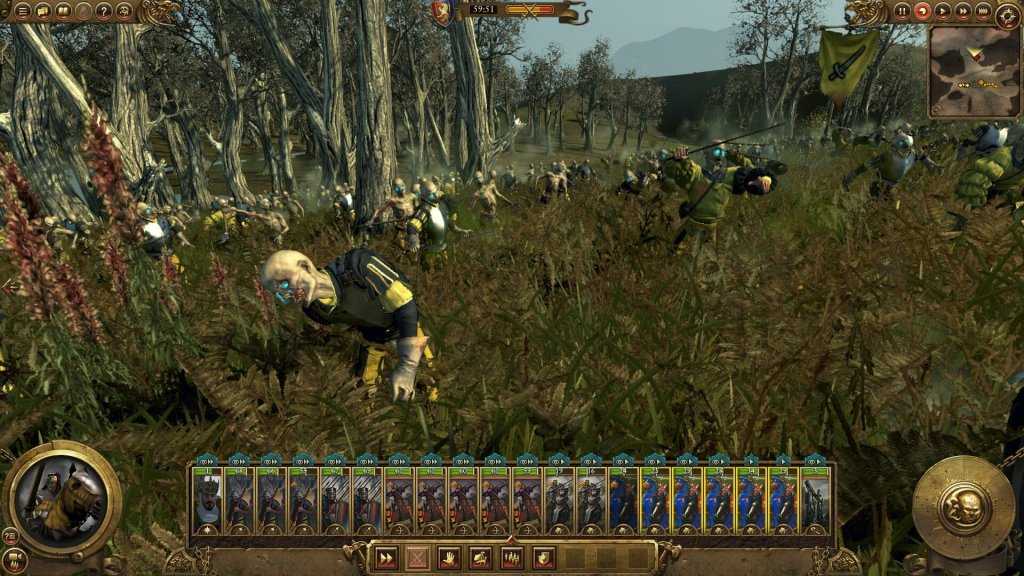Toggle guard mode with the shield button
Viewport: 1024px width, 576px height.
544,559
